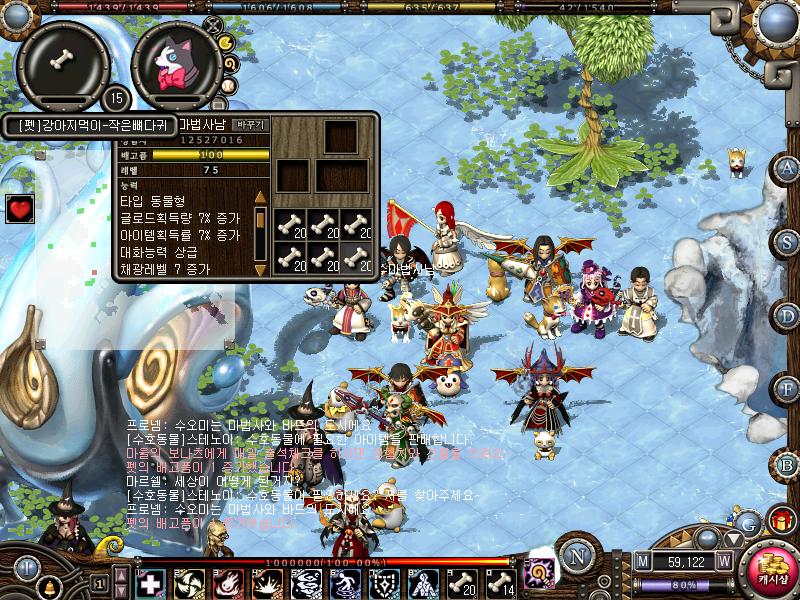Click the W button beside gold amount

723,560
